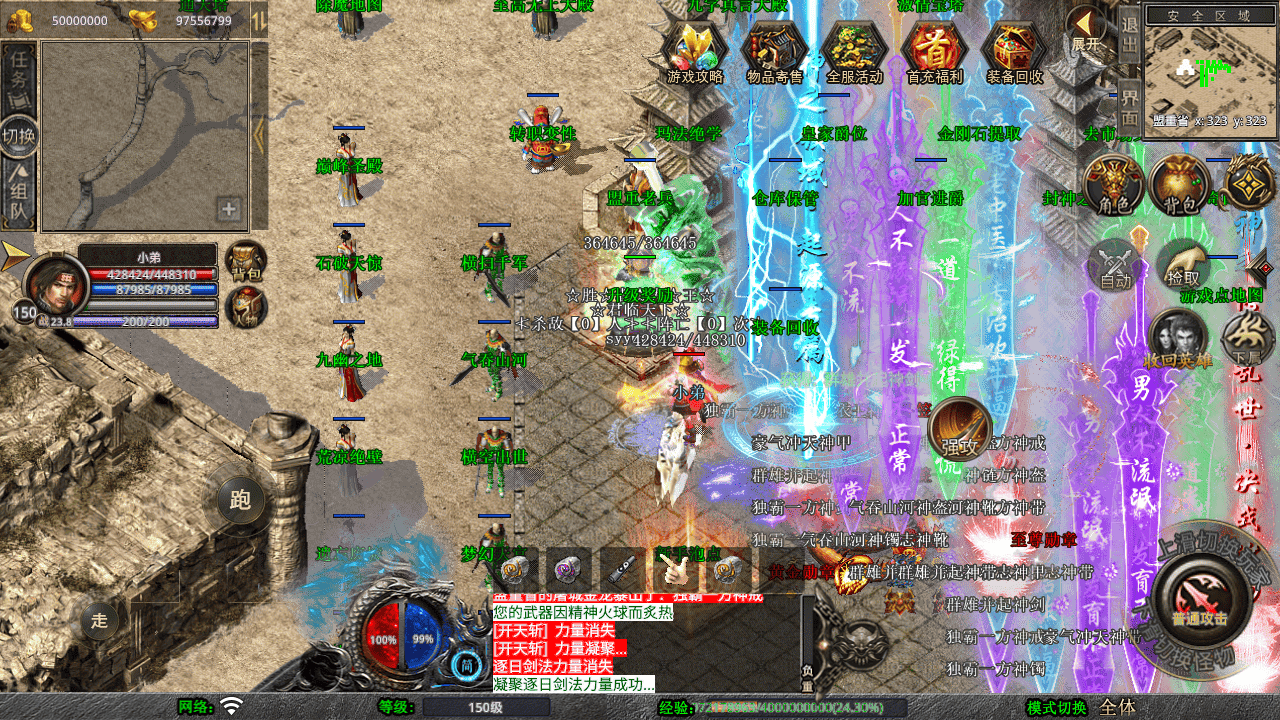Click the 模式切换 mode switch
Screen dimensions: 1280x720
click(1055, 708)
